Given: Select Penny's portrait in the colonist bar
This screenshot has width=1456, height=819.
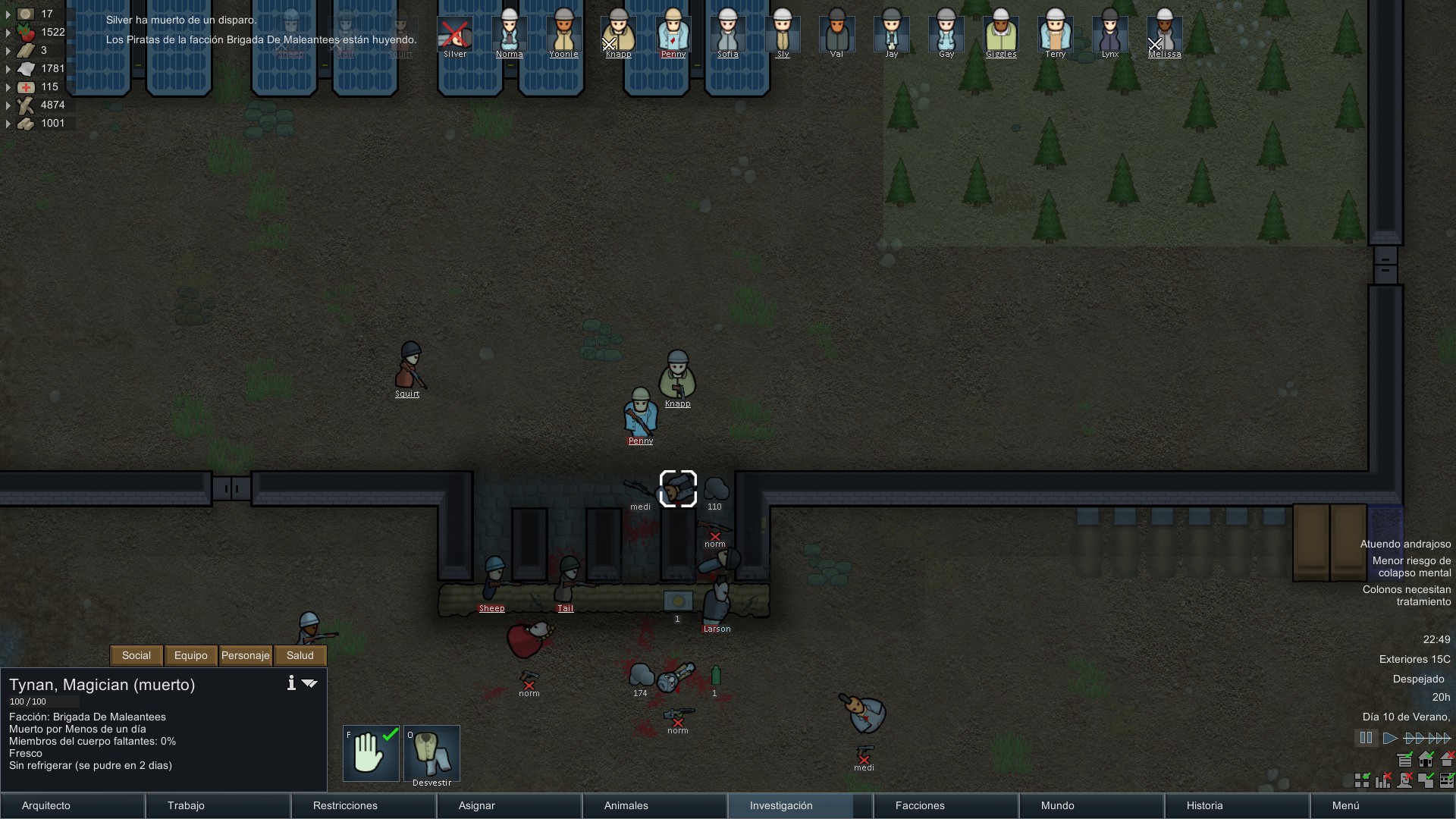Looking at the screenshot, I should pos(673,33).
